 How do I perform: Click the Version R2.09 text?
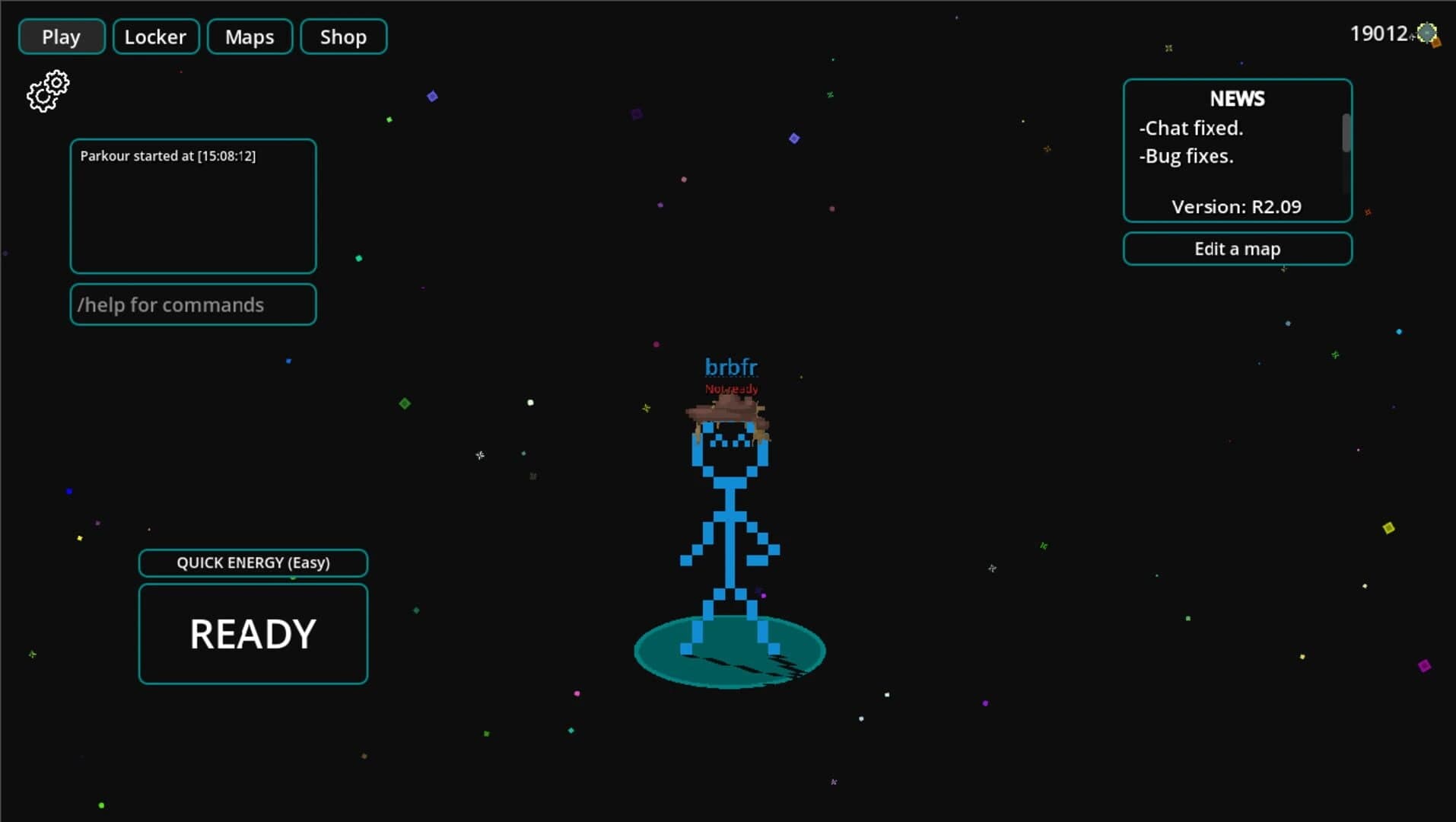[x=1237, y=206]
